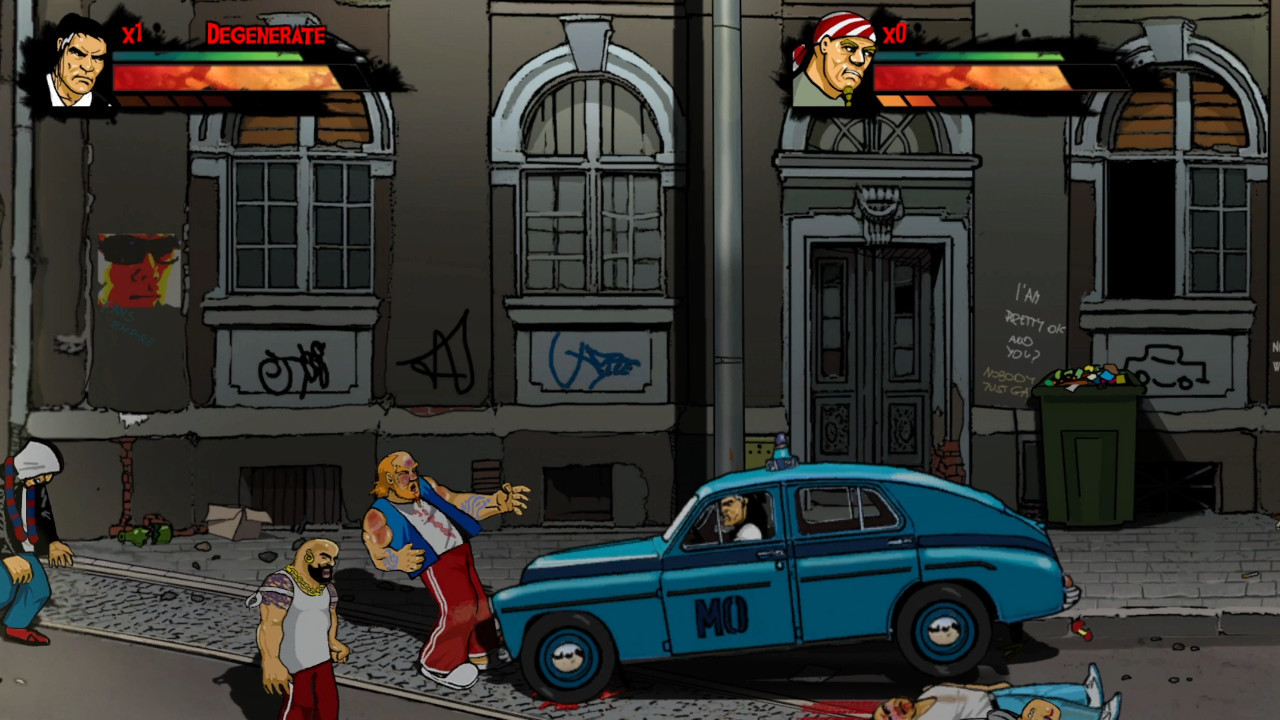
Task: Select the police car driver
Action: pos(733,515)
